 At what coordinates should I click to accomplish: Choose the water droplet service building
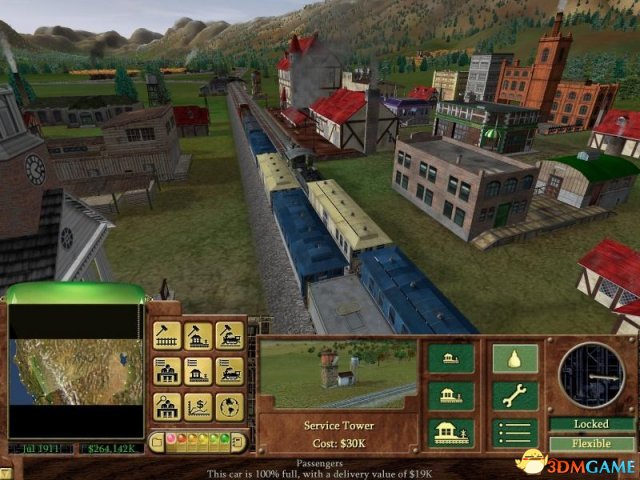click(514, 358)
